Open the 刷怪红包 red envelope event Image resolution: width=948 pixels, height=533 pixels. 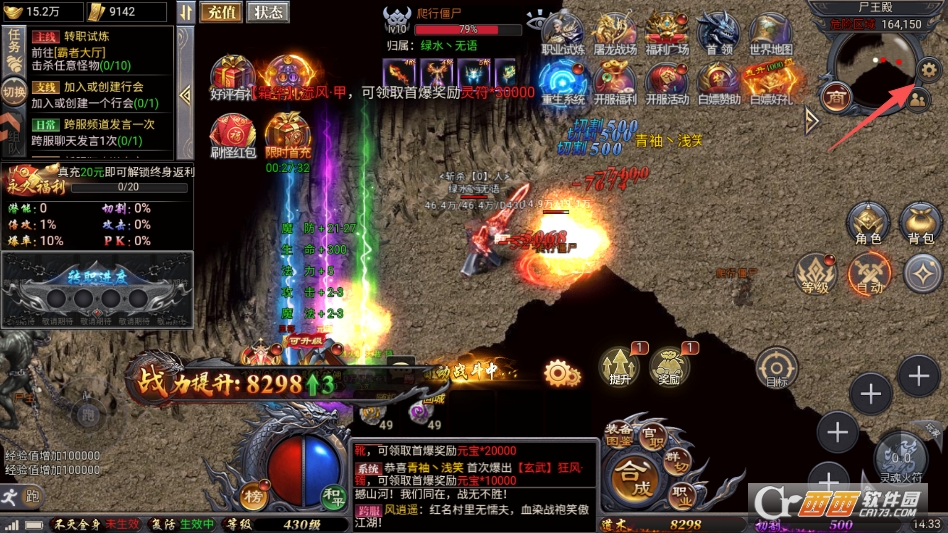coord(232,137)
